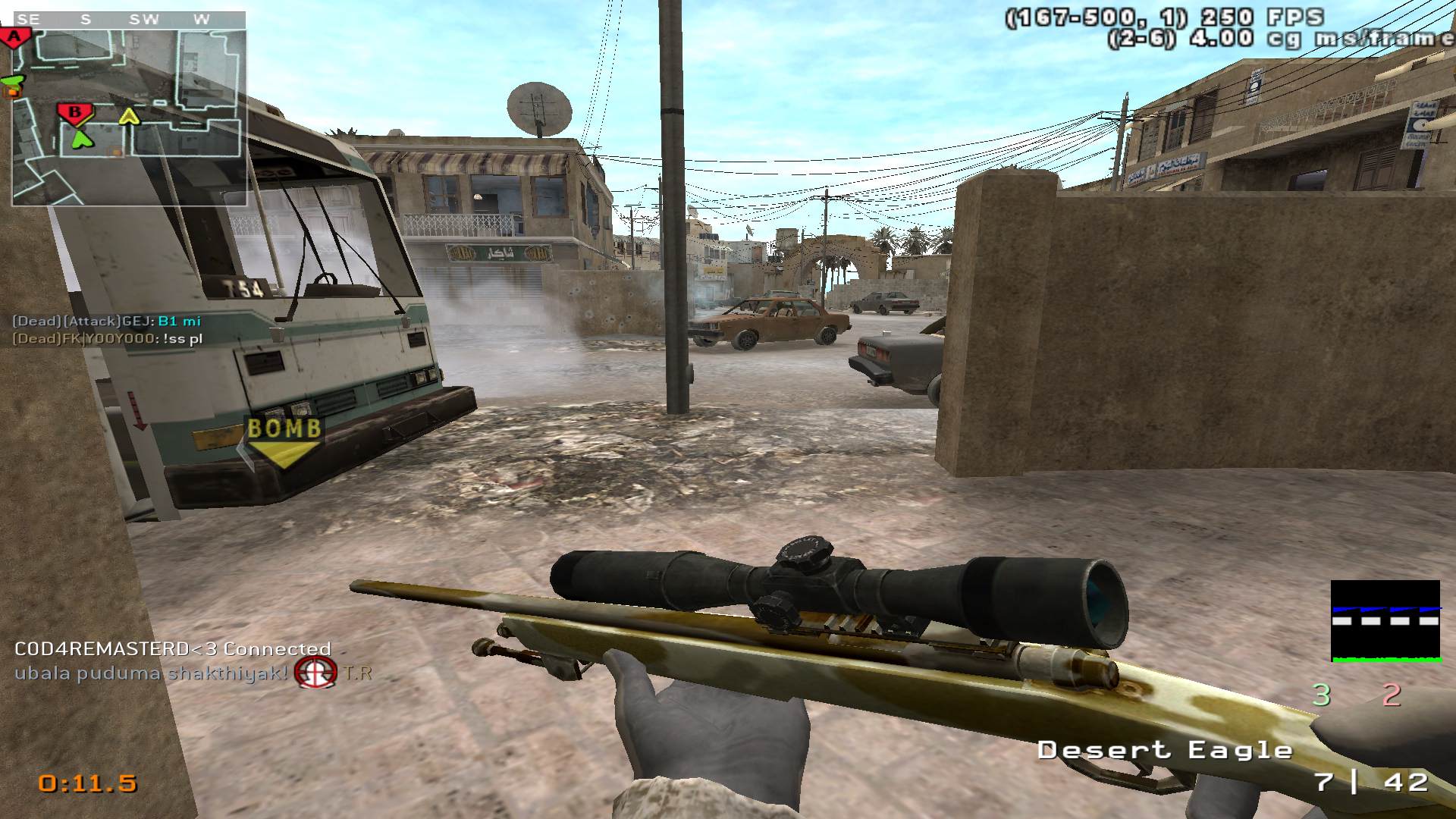
Task: Click the crosshair emblem beside the T.R message
Action: click(315, 672)
